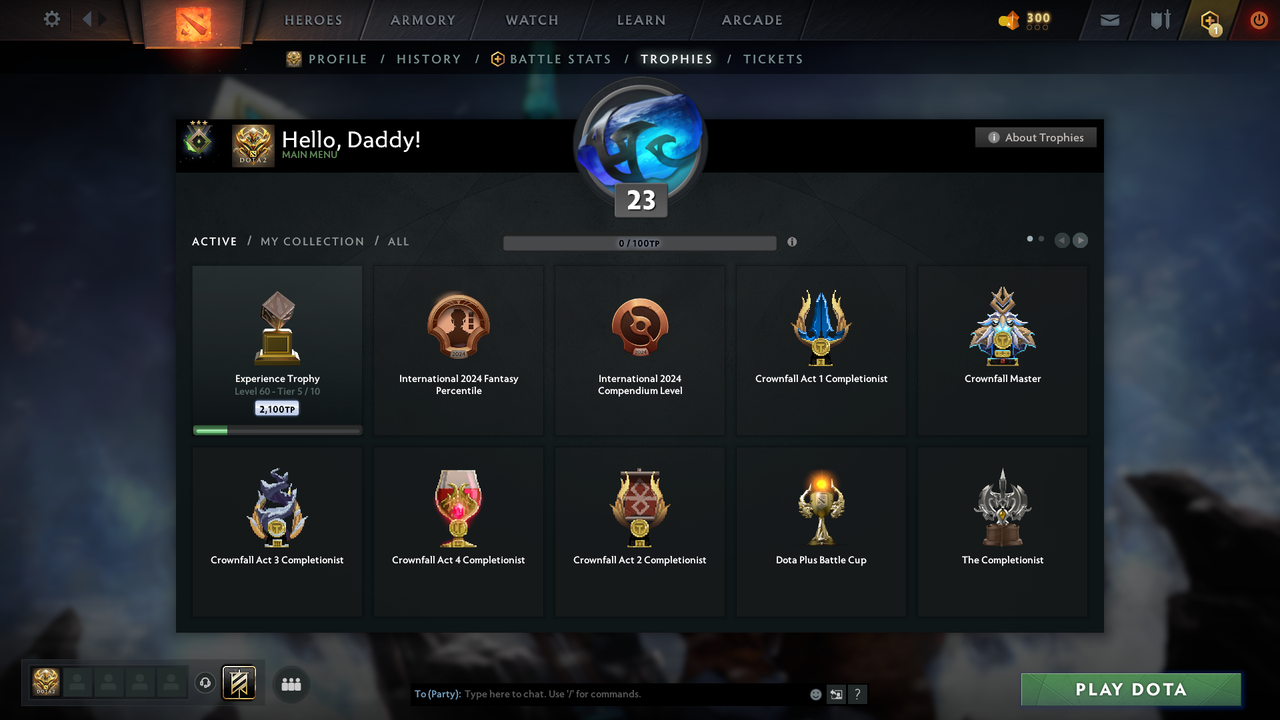Open the friends list icon
The width and height of the screenshot is (1280, 720).
pyautogui.click(x=291, y=684)
